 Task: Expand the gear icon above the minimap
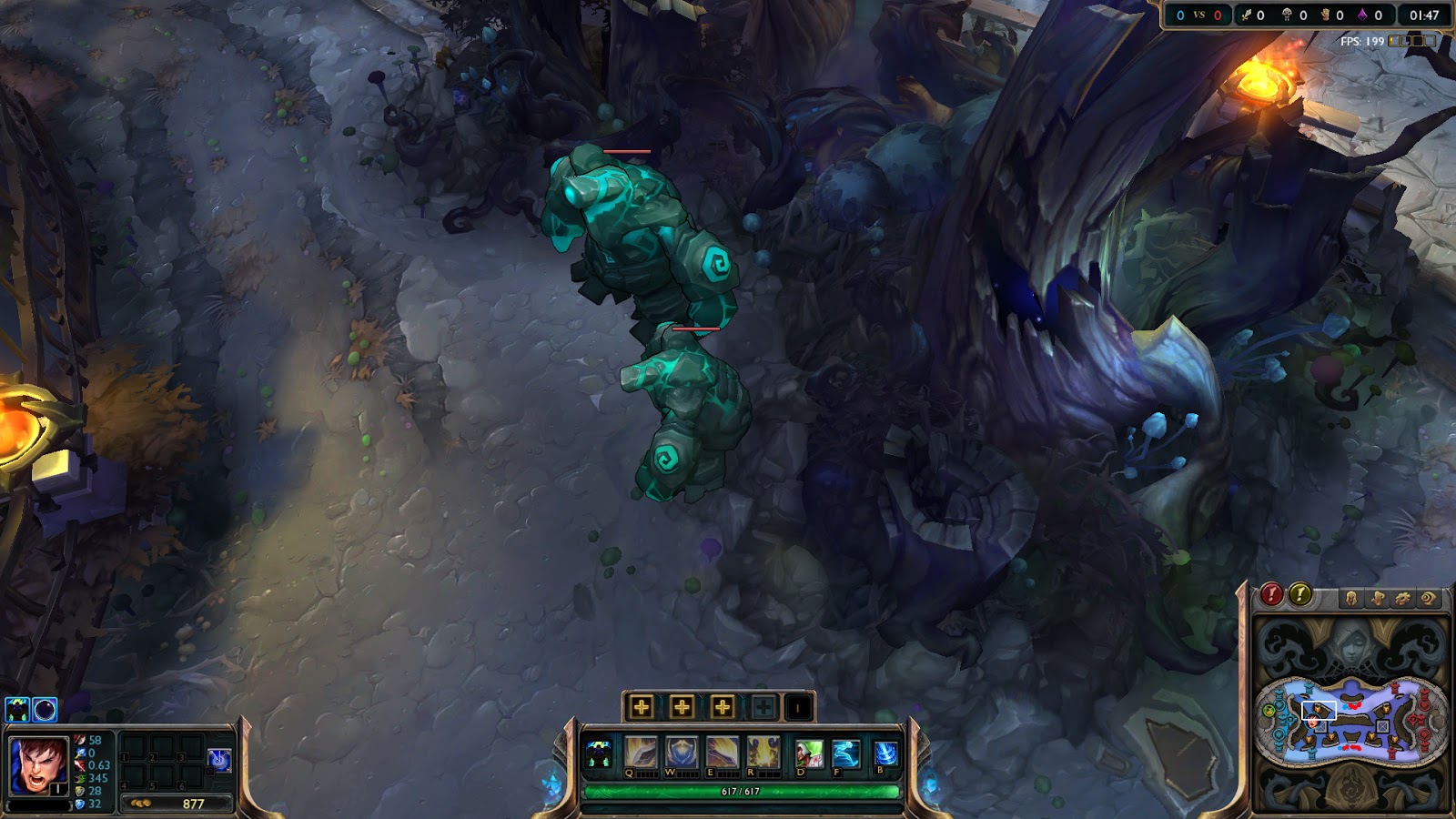point(1403,598)
